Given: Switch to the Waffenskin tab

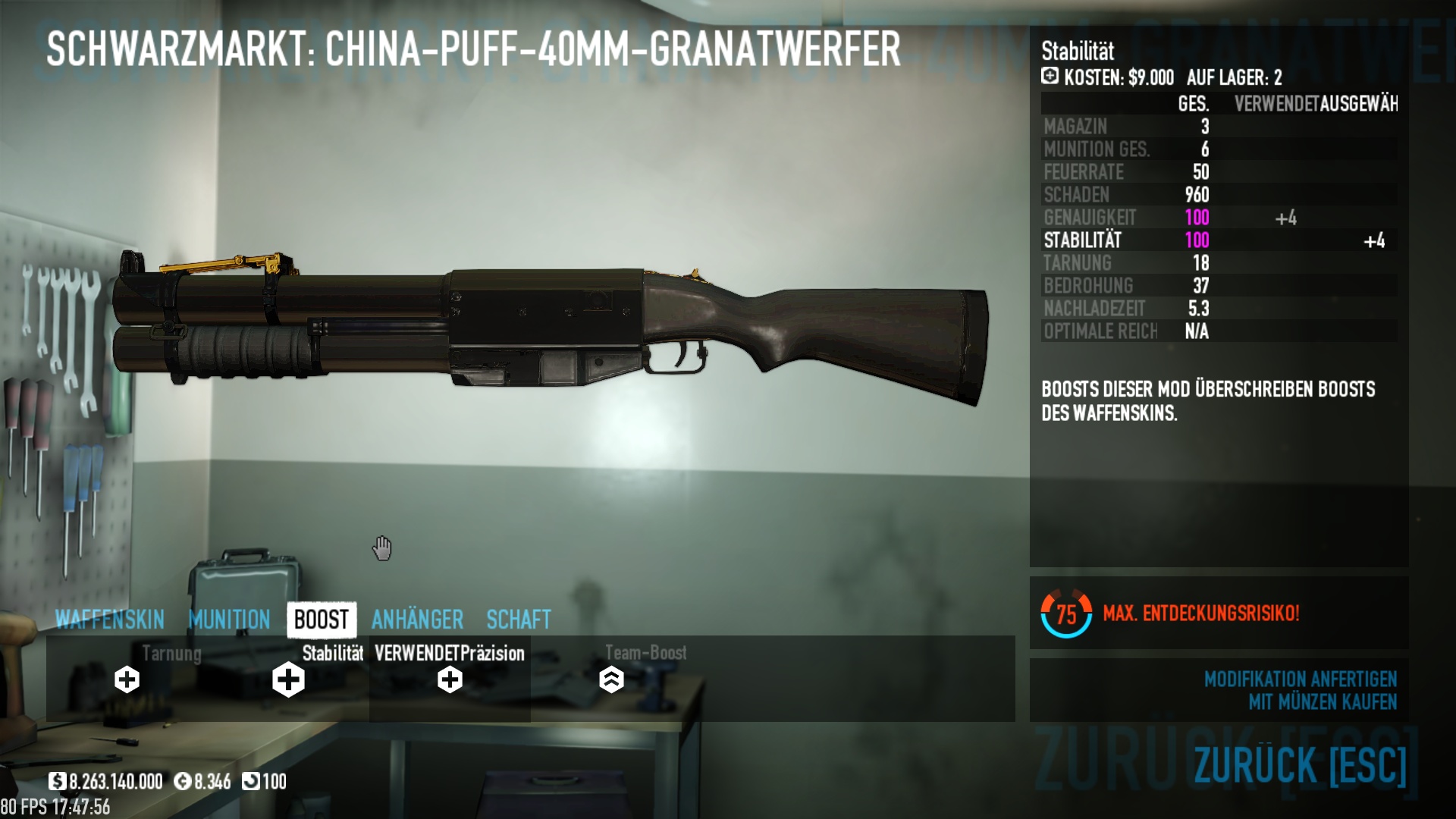Looking at the screenshot, I should click(110, 620).
